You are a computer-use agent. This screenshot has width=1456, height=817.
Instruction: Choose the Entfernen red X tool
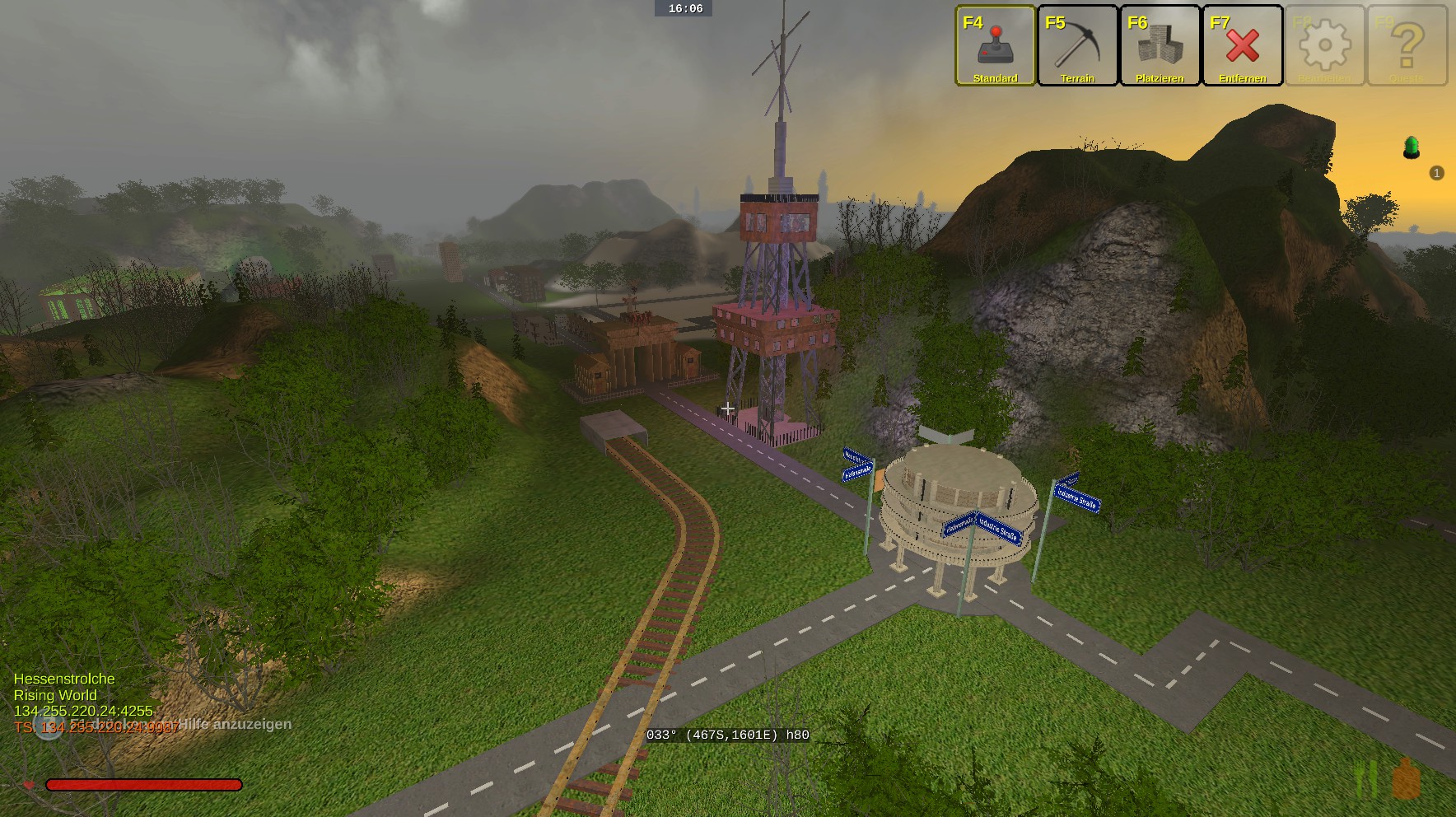click(1242, 45)
